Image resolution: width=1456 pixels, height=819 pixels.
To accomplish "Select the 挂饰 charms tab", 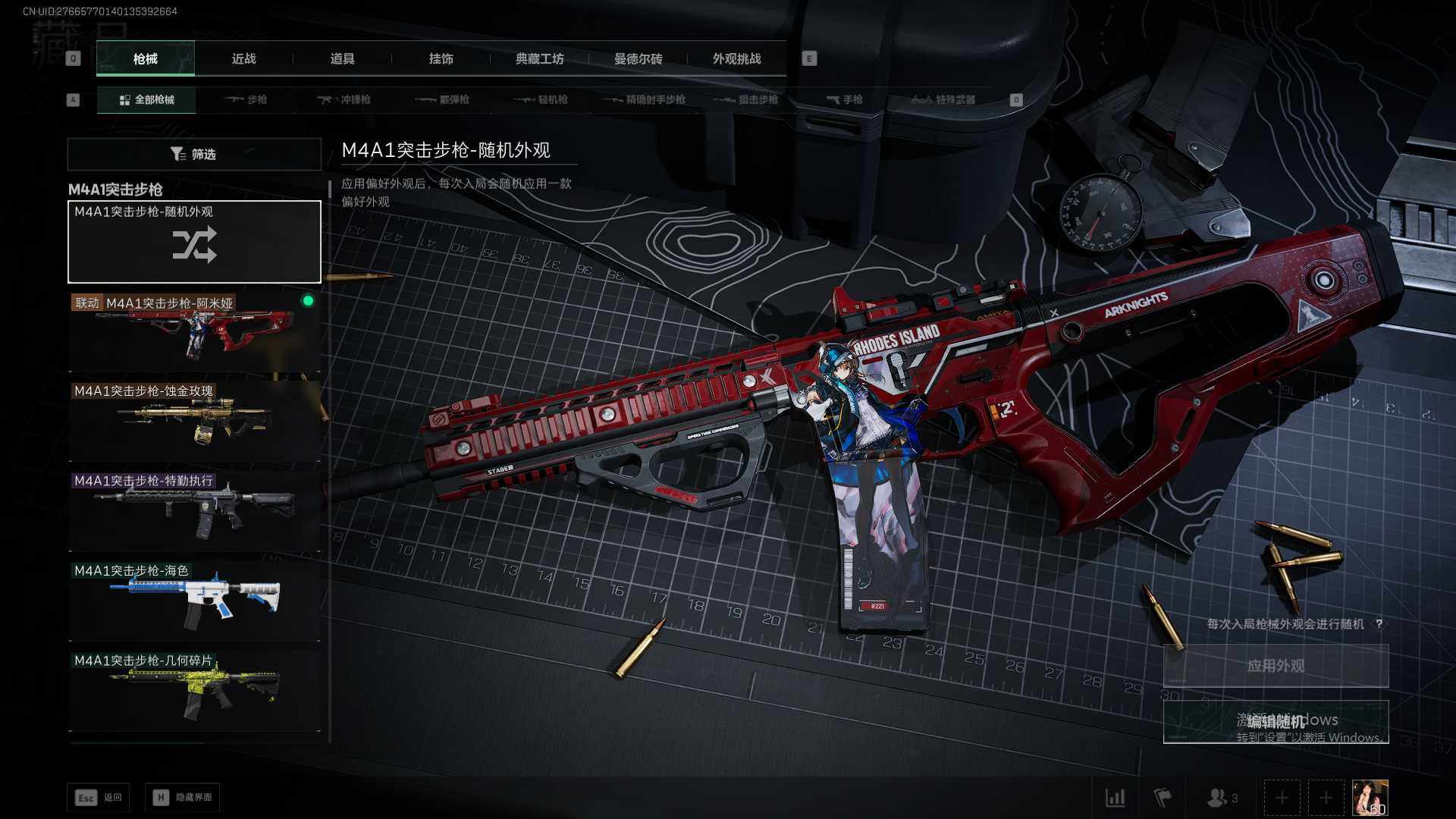I will pos(441,59).
